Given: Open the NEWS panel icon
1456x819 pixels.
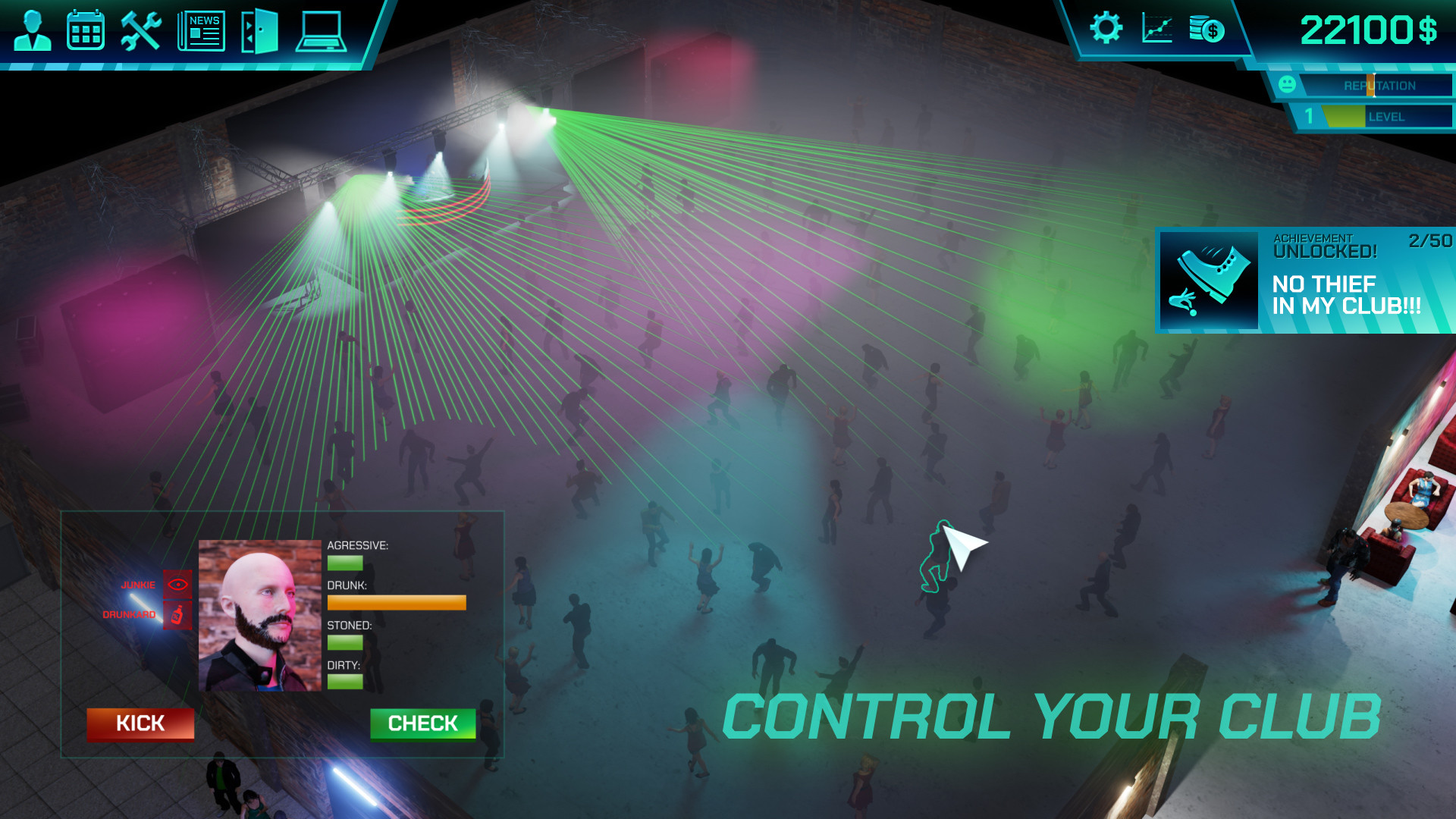Looking at the screenshot, I should [200, 30].
